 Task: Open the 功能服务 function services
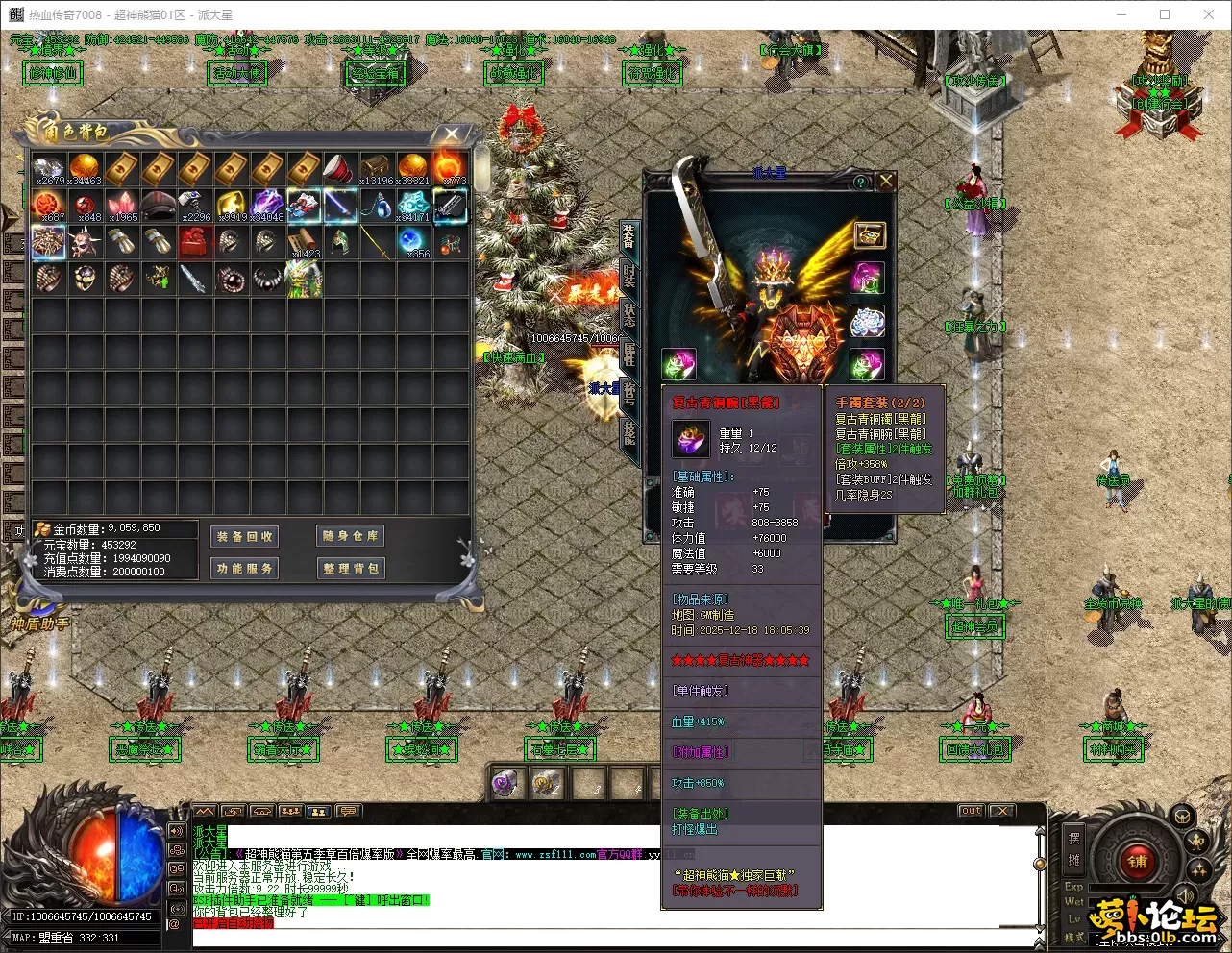244,569
